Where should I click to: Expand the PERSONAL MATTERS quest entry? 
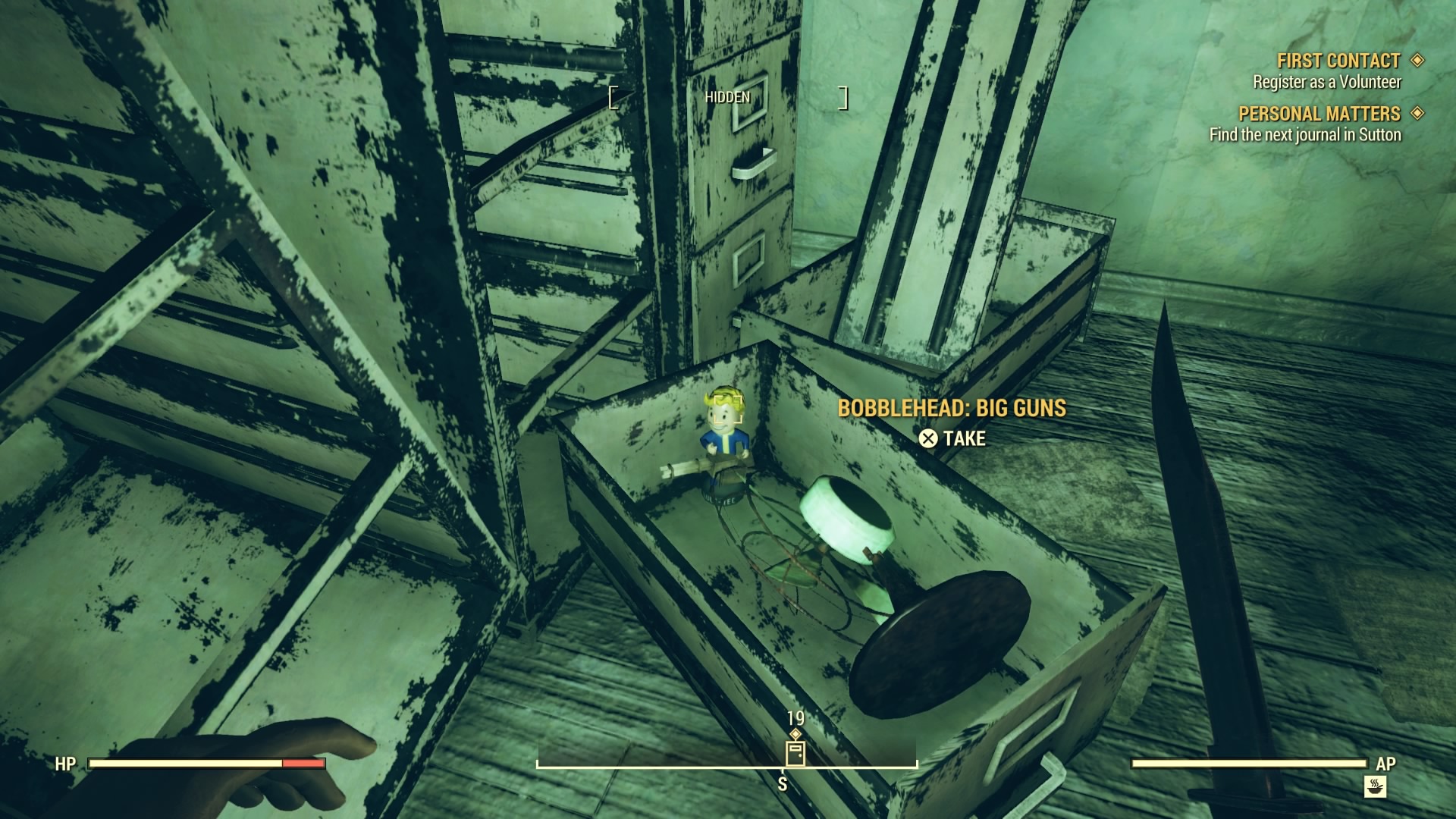coord(1320,115)
